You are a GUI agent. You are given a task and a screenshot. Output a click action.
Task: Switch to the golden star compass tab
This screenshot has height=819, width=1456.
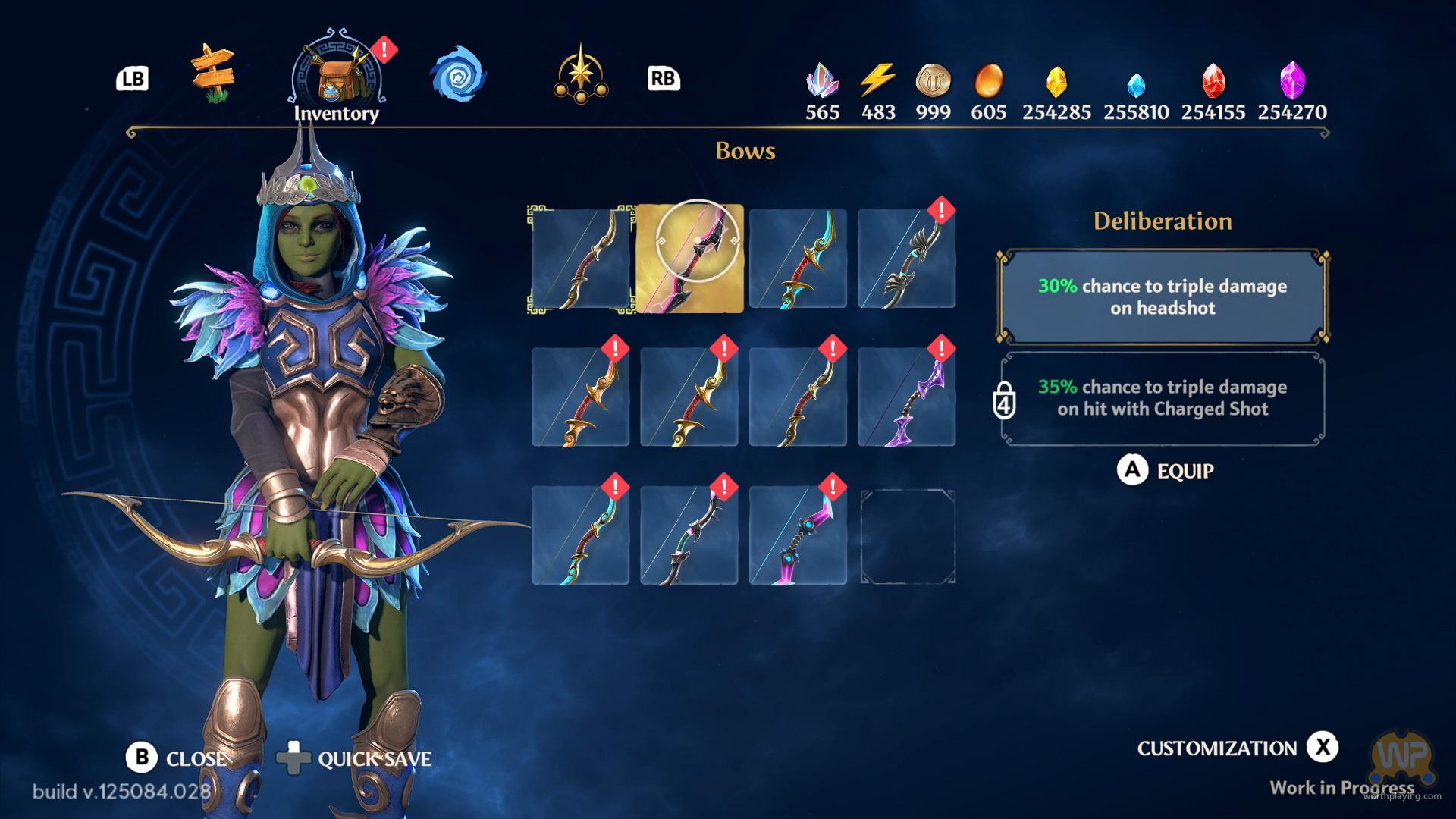coord(581,76)
